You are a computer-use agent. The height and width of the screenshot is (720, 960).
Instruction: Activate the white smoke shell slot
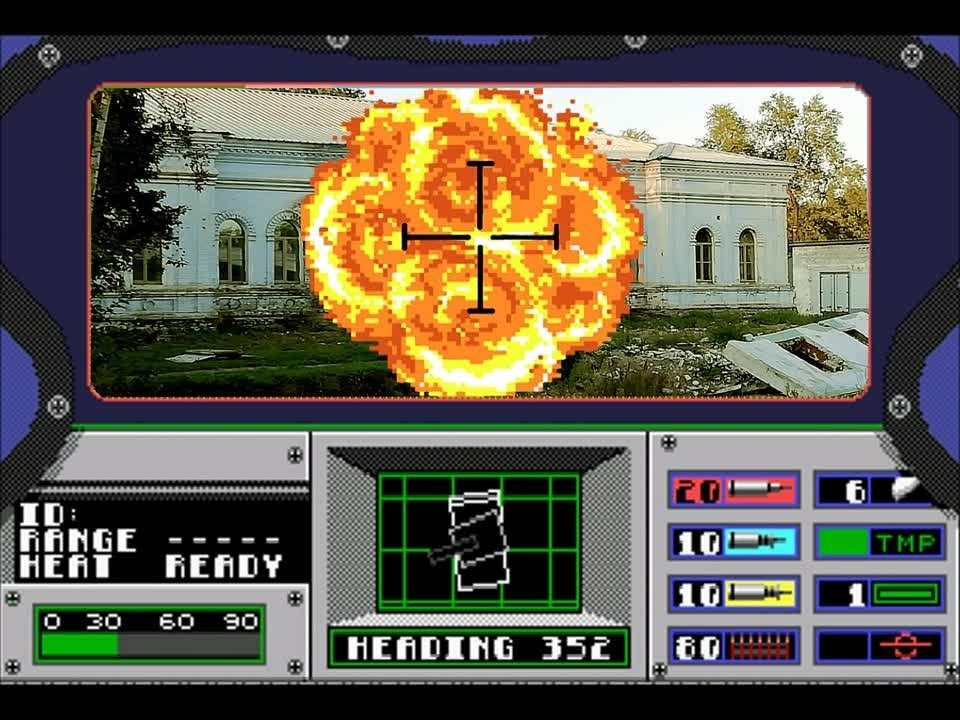(880, 490)
